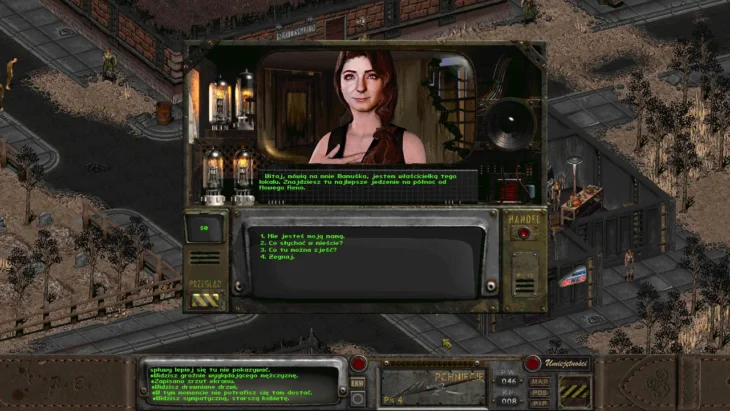The width and height of the screenshot is (730, 411).
Task: Click the Pchnięcie weapon attack slot
Action: (x=433, y=385)
